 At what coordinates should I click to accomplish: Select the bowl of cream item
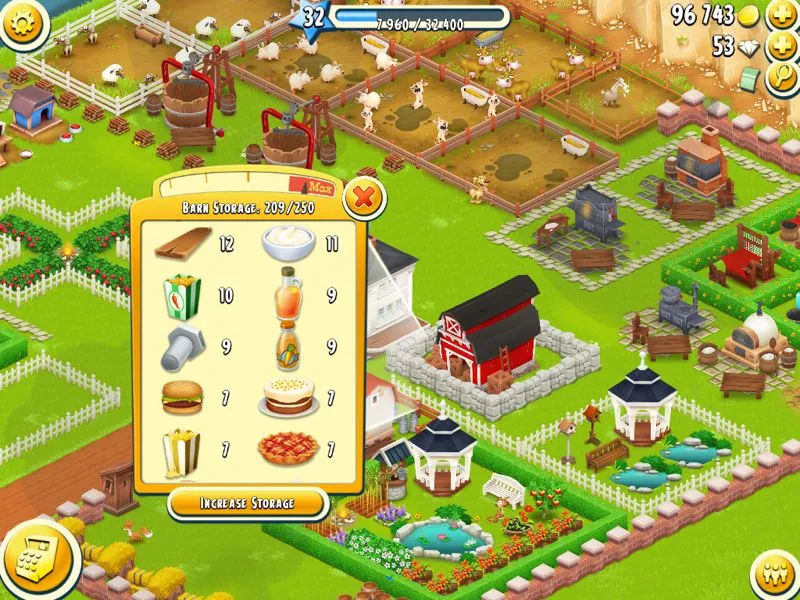pos(288,243)
